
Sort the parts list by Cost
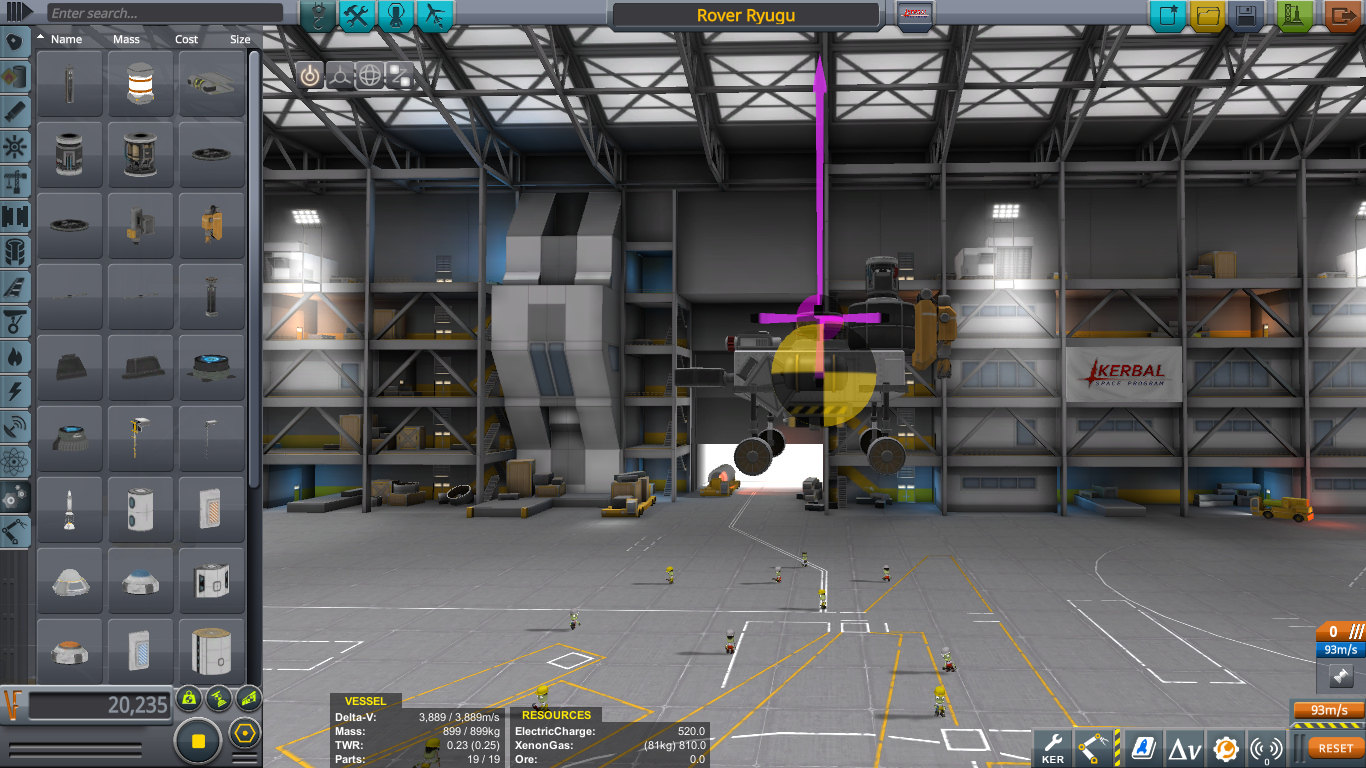point(187,40)
